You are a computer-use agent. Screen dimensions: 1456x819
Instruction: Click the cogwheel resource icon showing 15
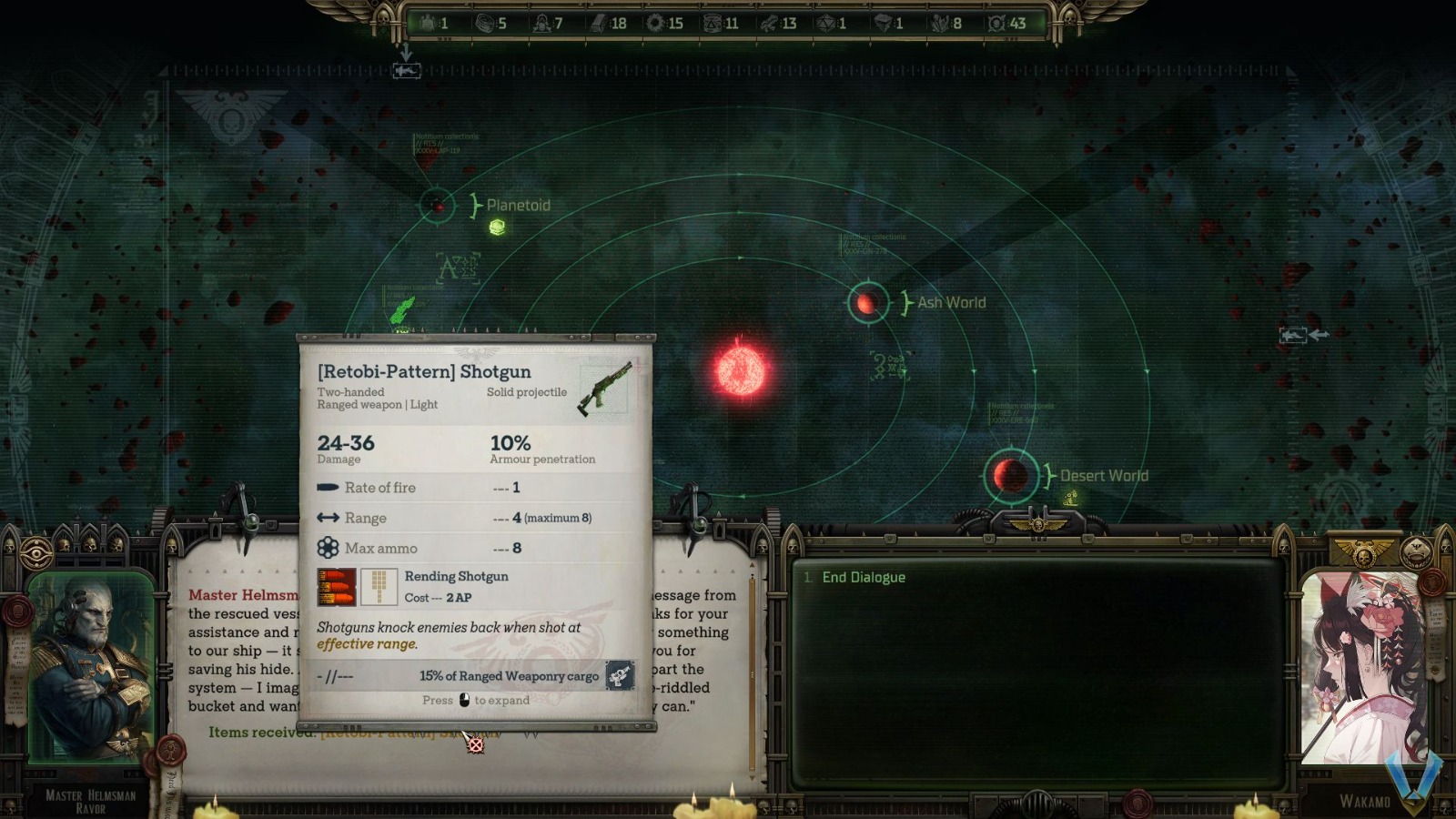click(x=653, y=25)
